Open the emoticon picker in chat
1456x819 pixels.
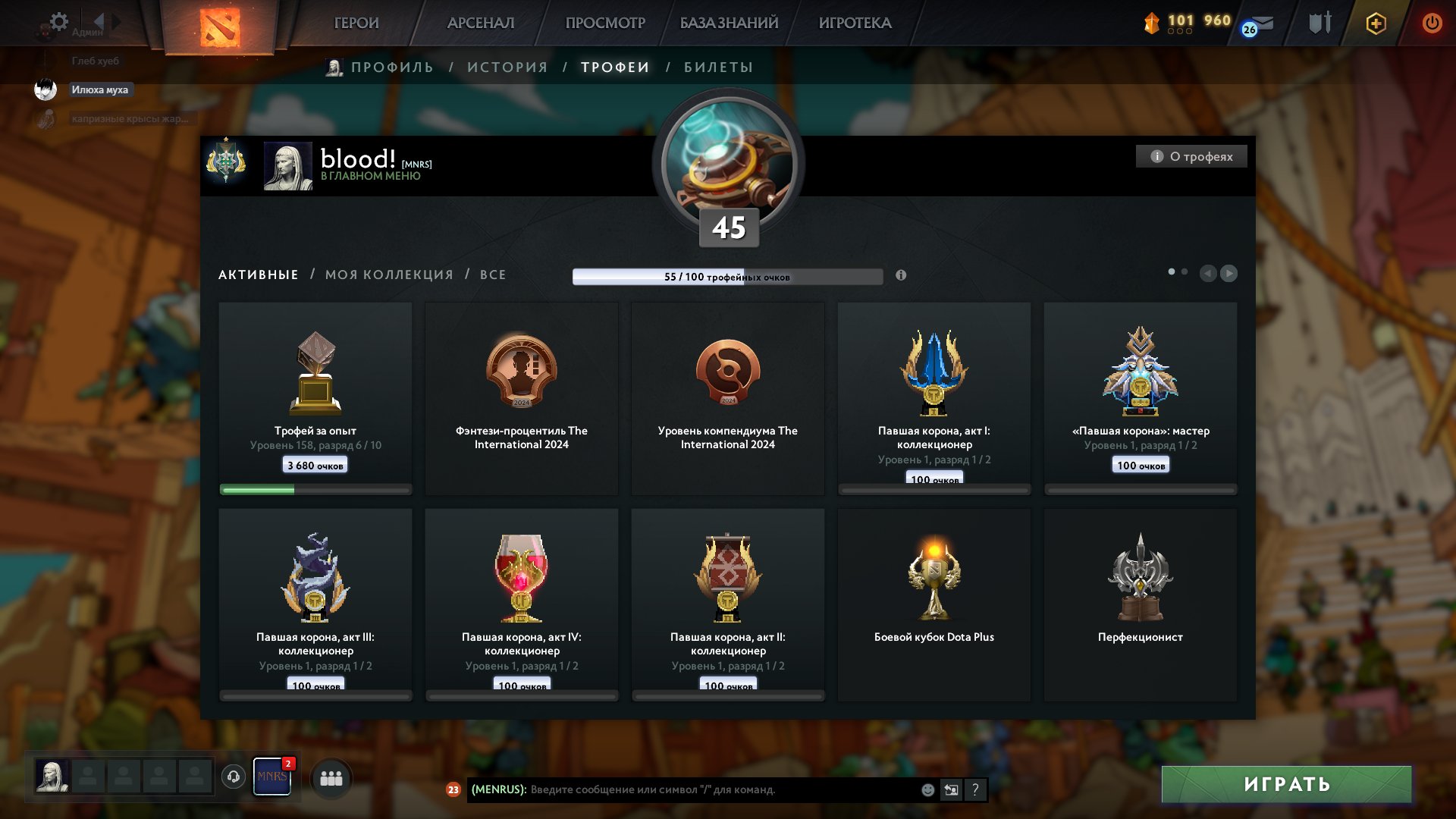pos(927,790)
